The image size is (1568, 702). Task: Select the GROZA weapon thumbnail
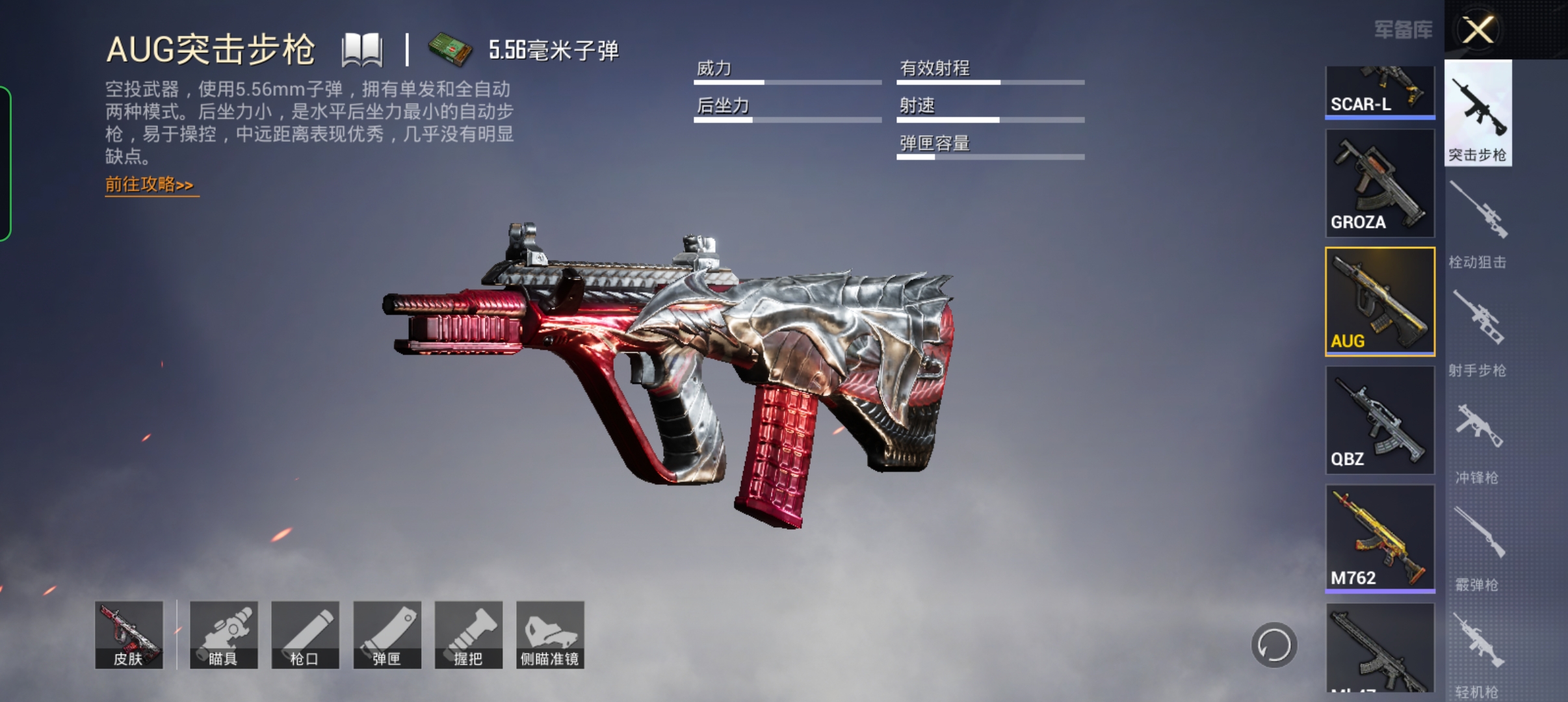pos(1381,184)
